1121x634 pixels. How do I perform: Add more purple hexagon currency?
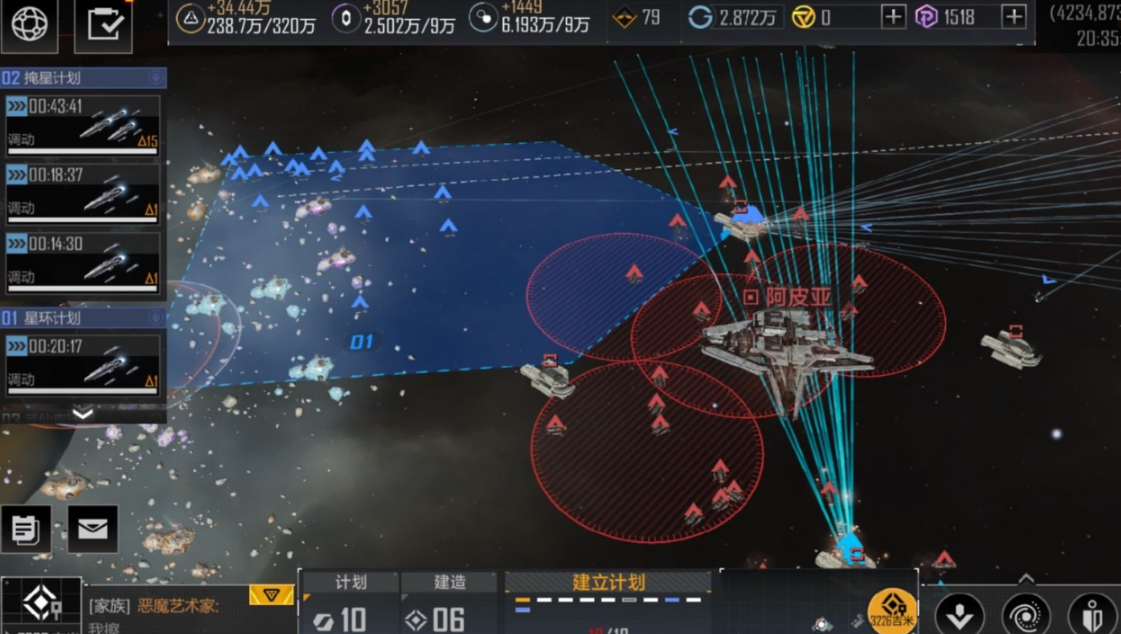click(x=1014, y=17)
